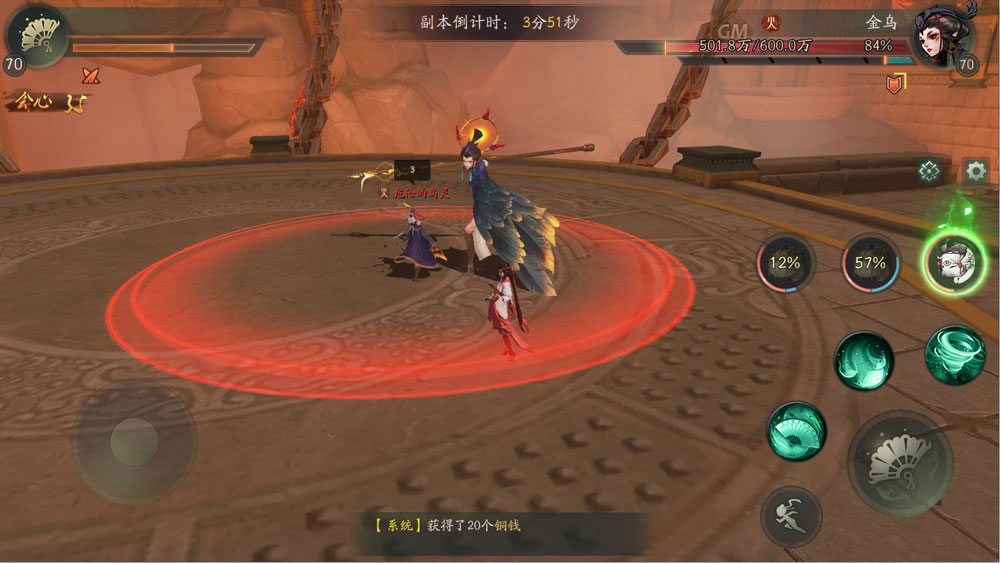The height and width of the screenshot is (563, 1000).
Task: Activate the green-glowing white beast skill
Action: [x=951, y=264]
